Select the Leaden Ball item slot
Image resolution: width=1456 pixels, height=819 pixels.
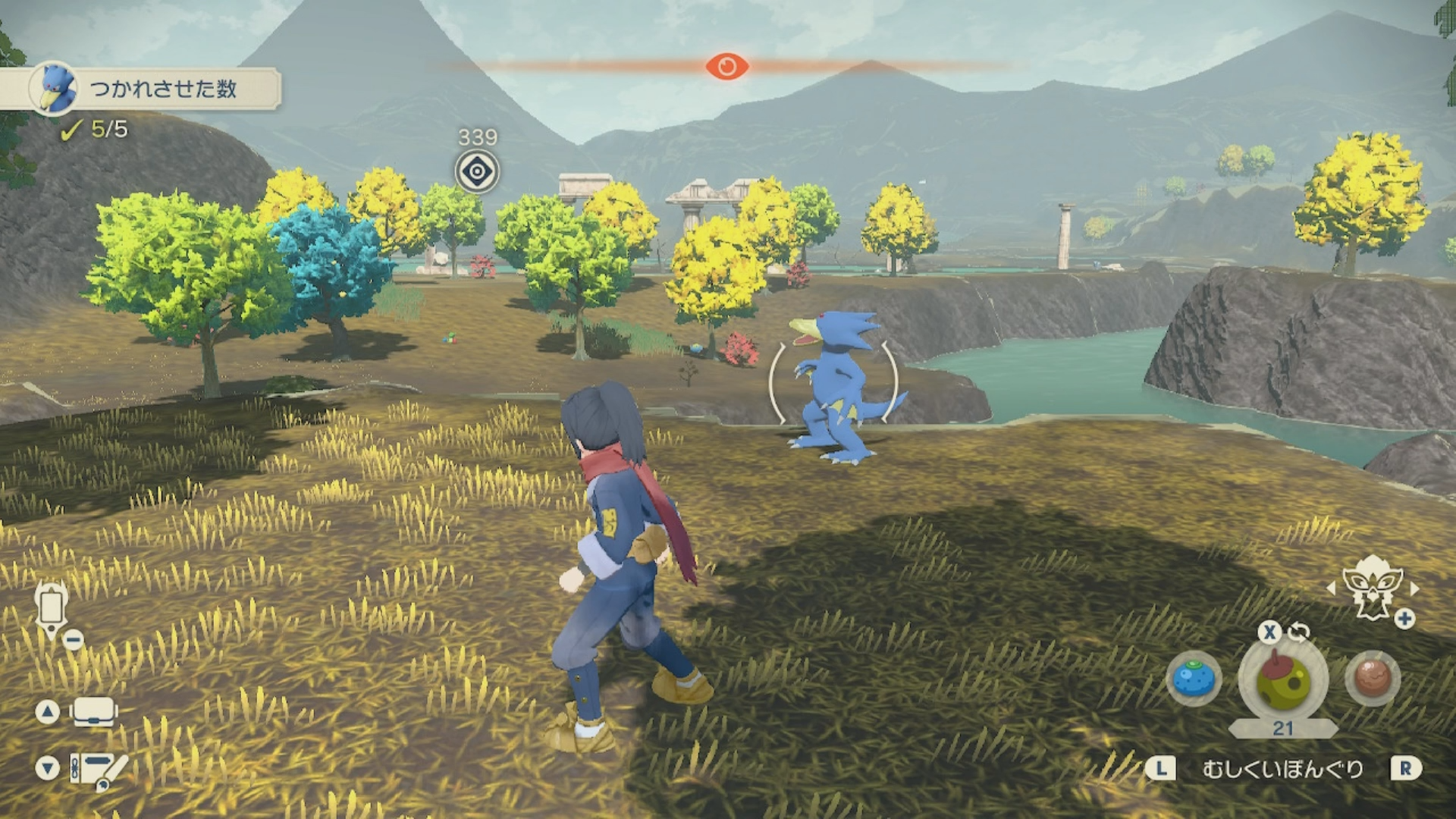click(x=1283, y=680)
